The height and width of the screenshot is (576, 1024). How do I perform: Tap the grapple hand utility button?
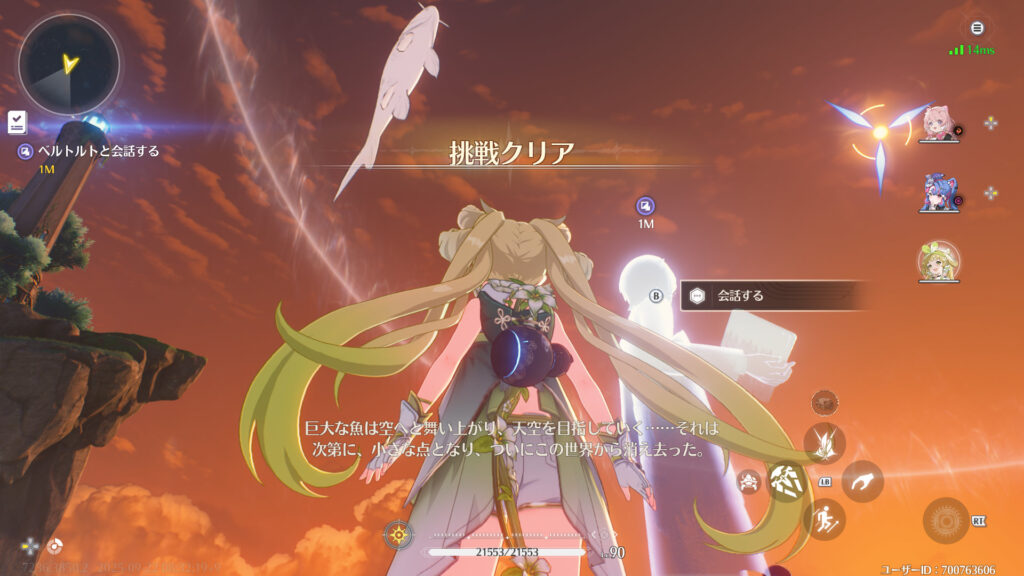point(862,481)
